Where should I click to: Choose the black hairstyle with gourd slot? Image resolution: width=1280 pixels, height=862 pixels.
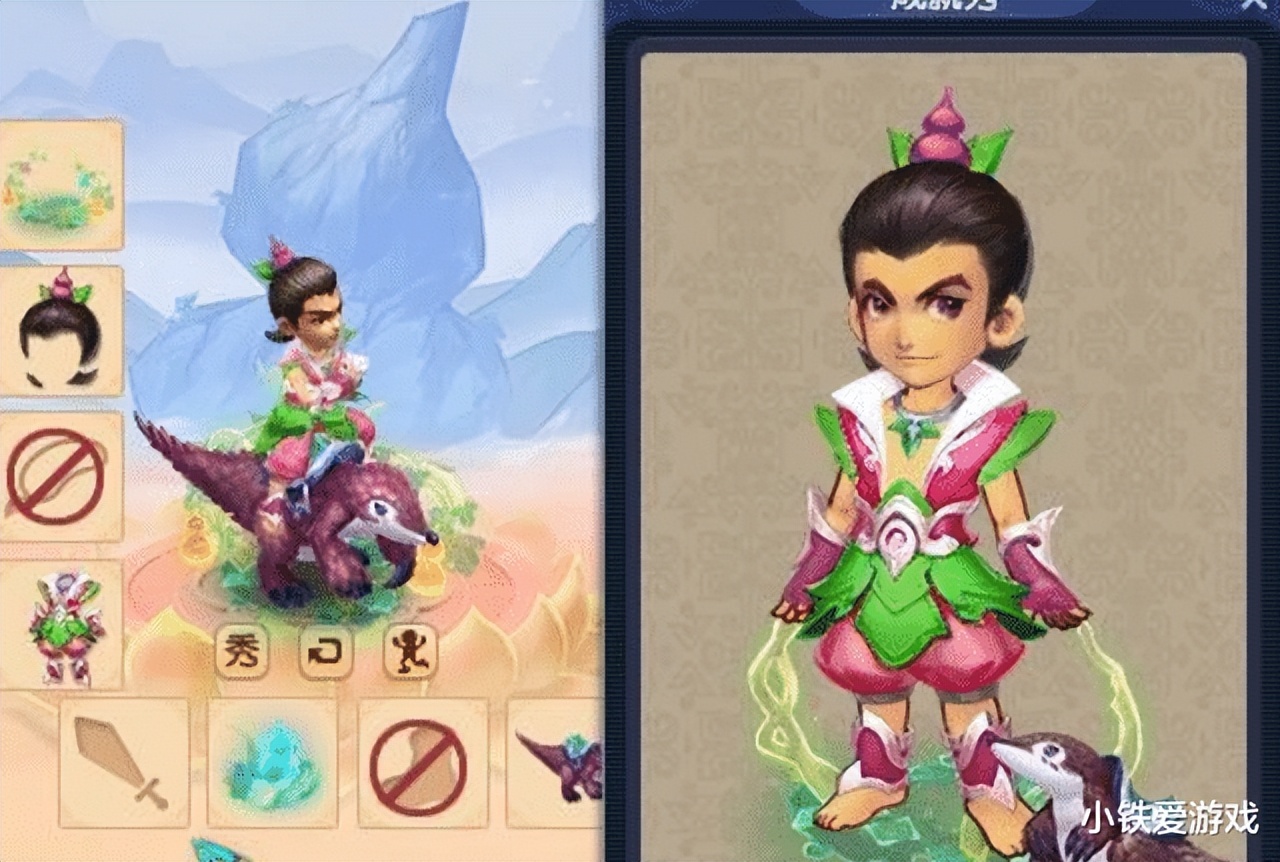[60, 330]
